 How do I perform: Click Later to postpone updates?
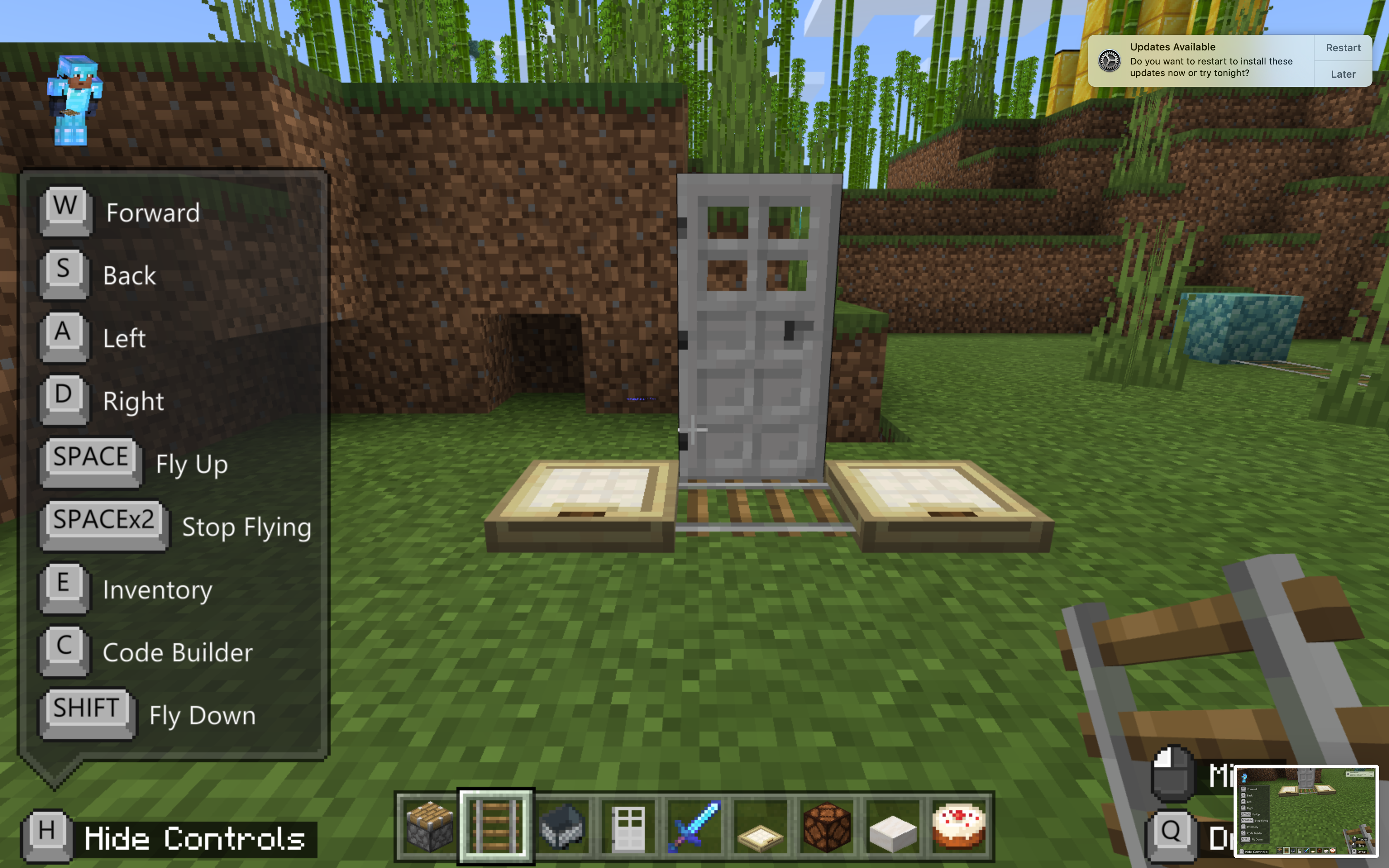point(1343,74)
